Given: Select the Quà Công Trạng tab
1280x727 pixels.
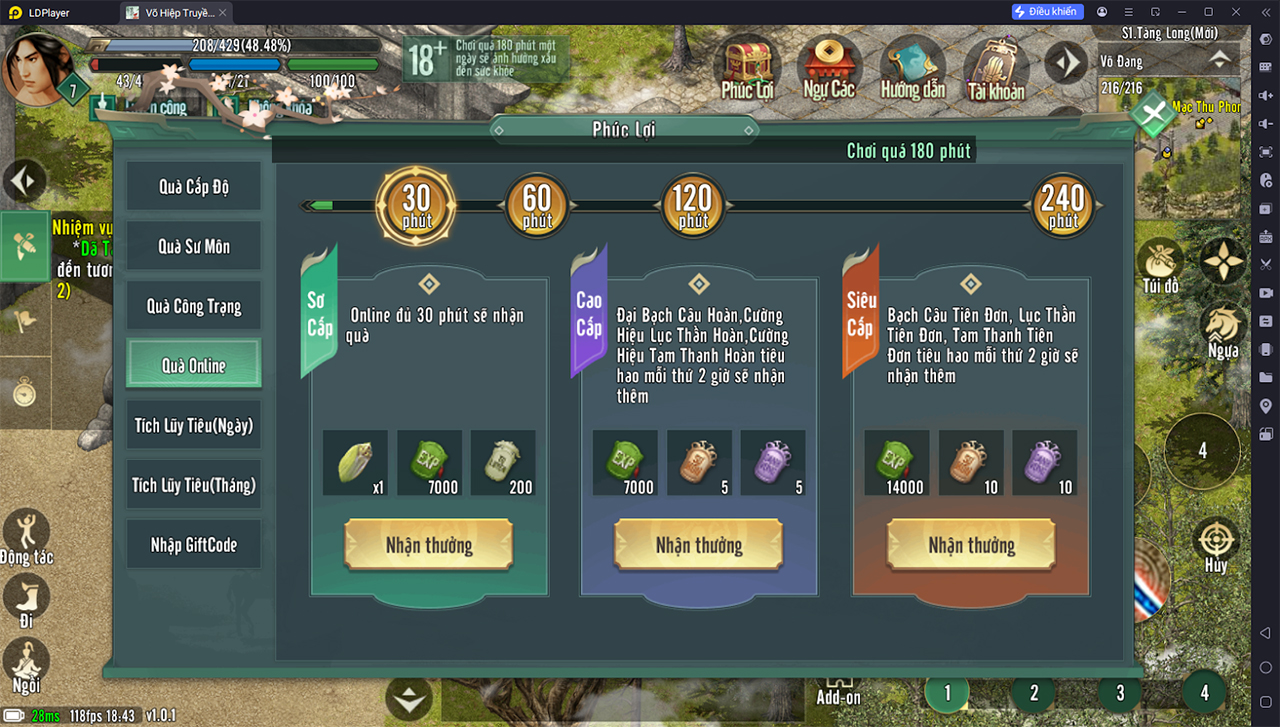Looking at the screenshot, I should tap(193, 307).
